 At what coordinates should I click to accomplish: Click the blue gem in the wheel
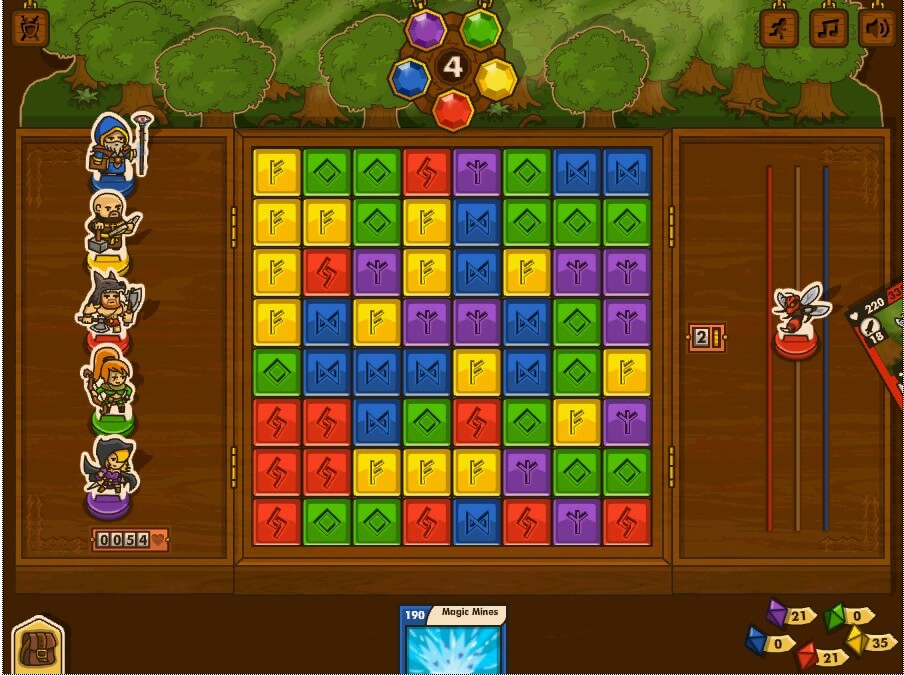pos(409,77)
